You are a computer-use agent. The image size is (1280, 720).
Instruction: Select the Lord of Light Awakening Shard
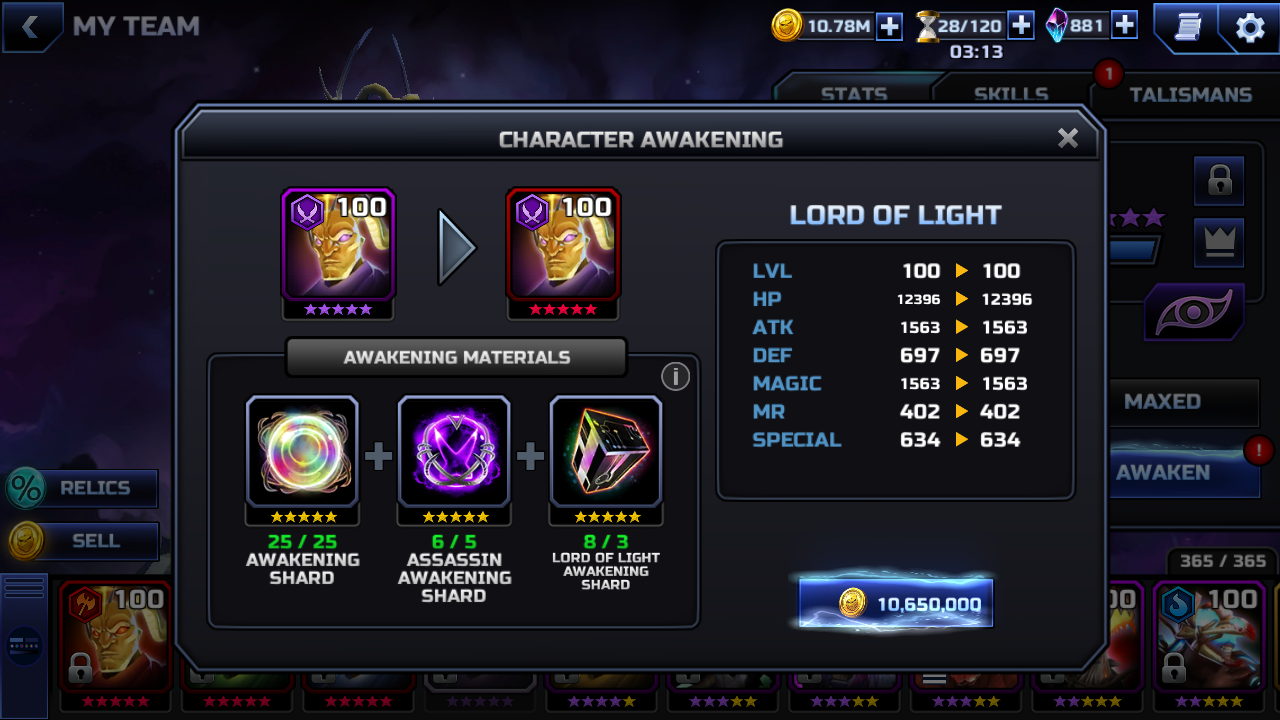[x=606, y=453]
